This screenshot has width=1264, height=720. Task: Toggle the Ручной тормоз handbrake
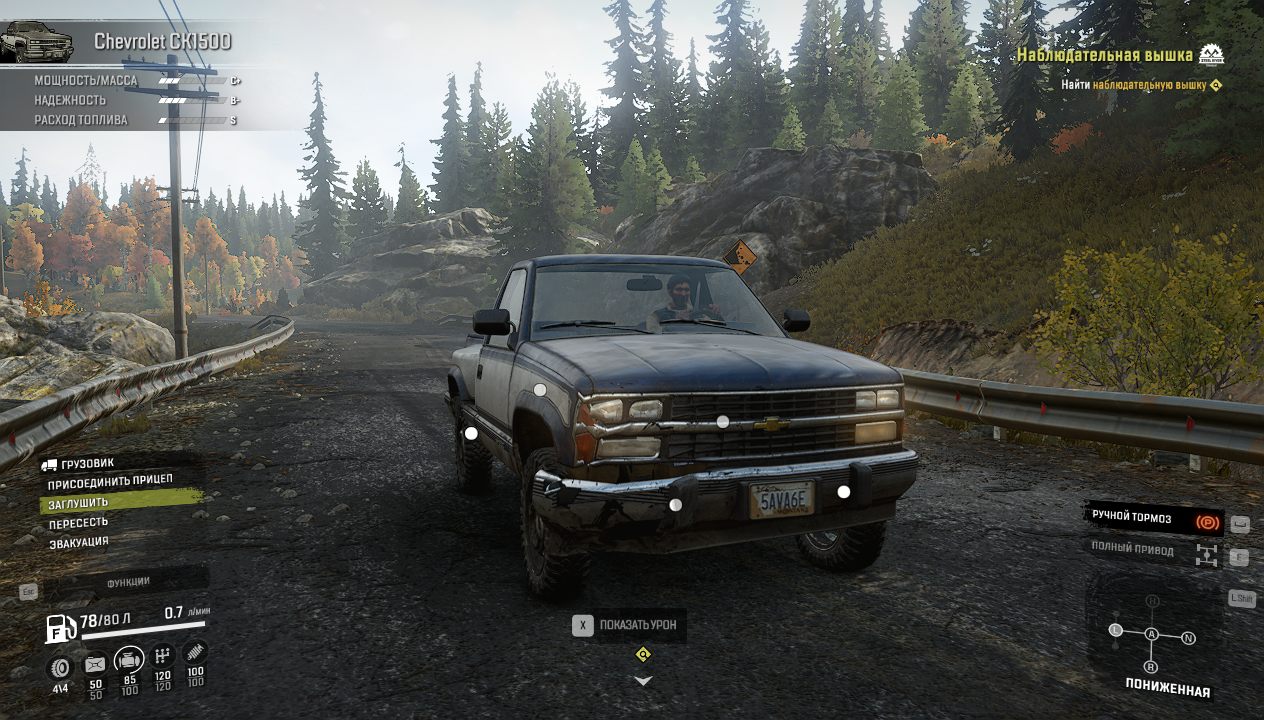point(1152,518)
